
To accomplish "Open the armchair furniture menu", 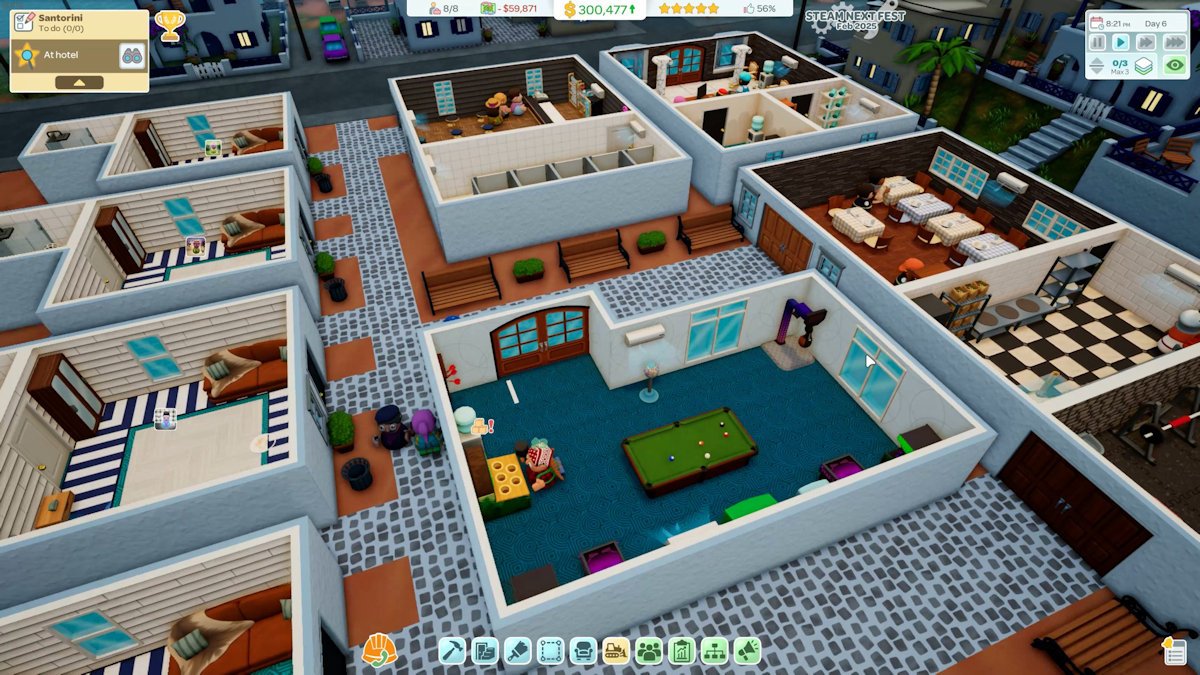I will tap(583, 651).
